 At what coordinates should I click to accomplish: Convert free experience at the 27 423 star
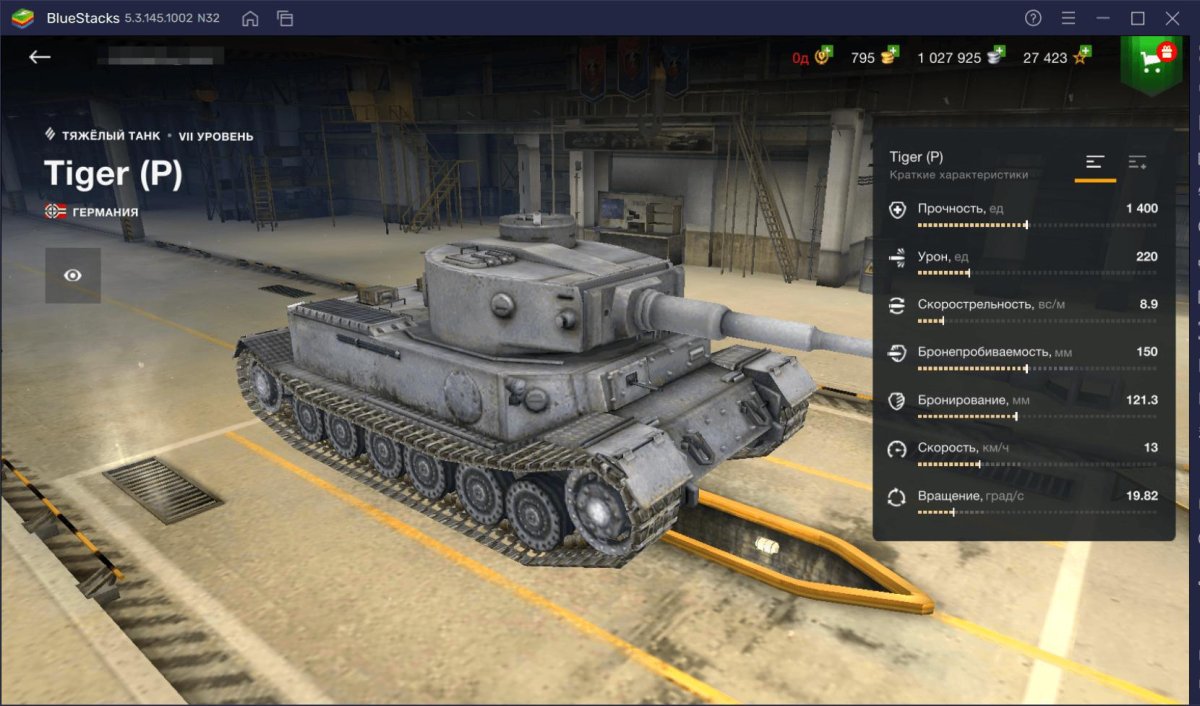coord(1055,57)
